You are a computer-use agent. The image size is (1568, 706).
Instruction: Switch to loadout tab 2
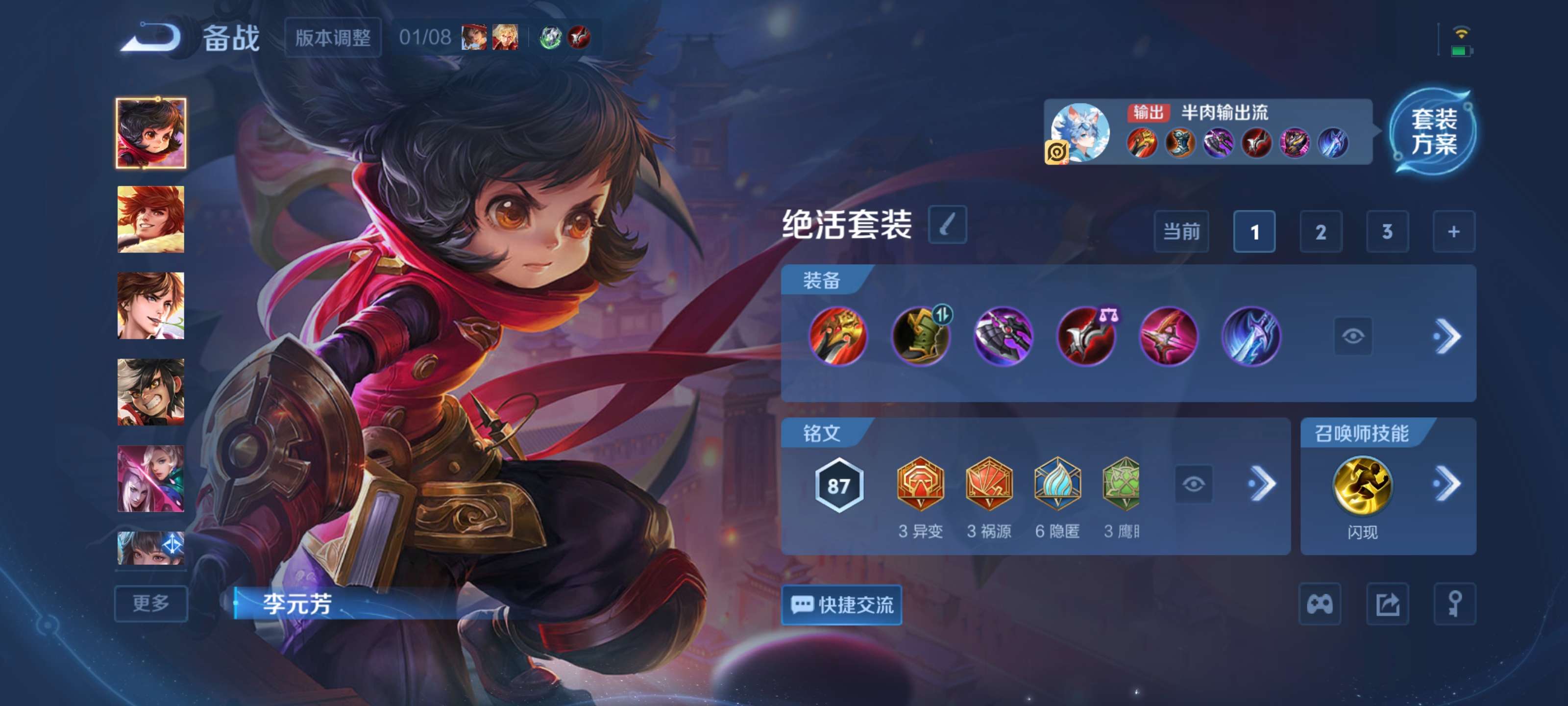1322,232
